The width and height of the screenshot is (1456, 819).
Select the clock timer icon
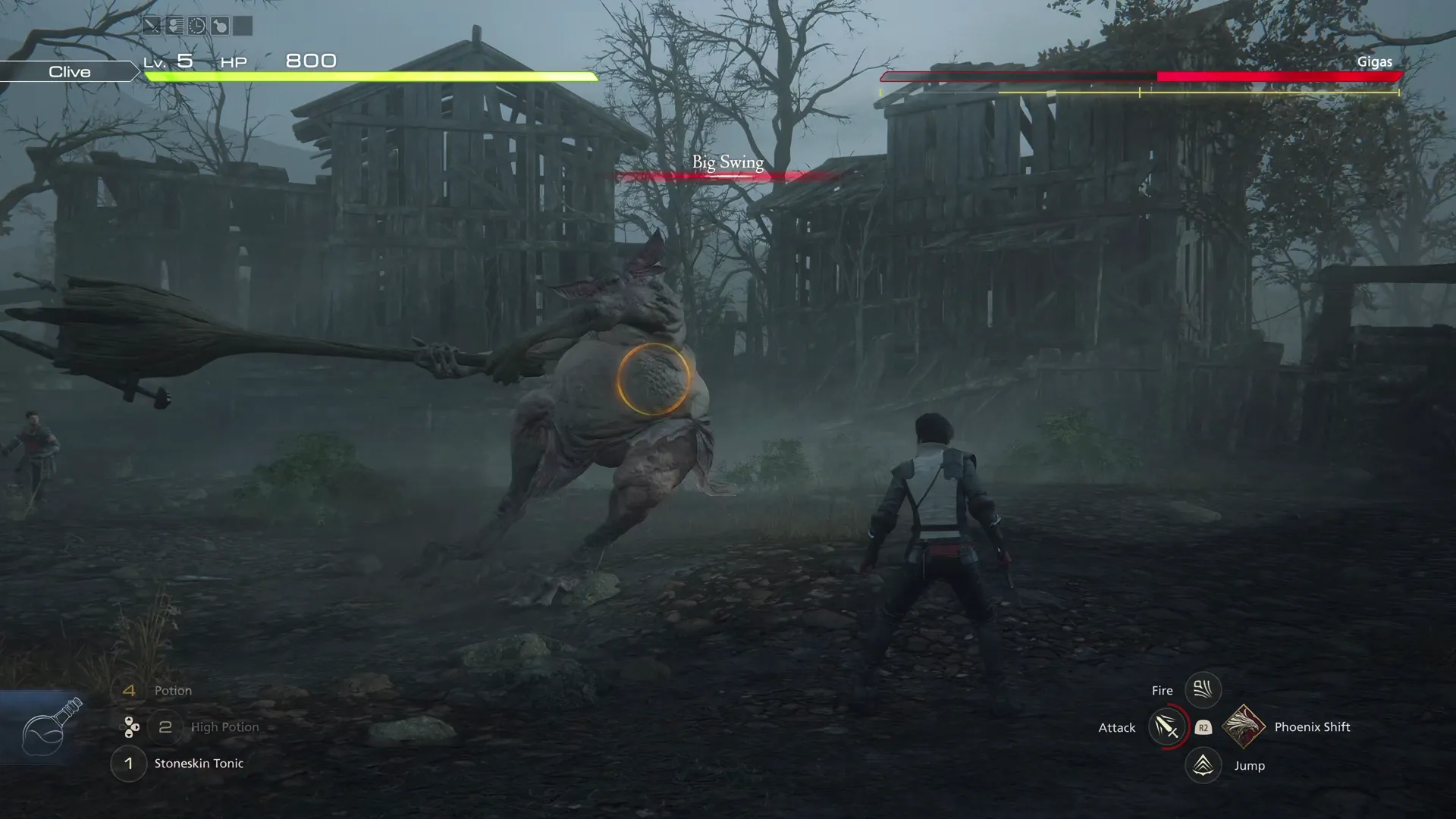197,25
